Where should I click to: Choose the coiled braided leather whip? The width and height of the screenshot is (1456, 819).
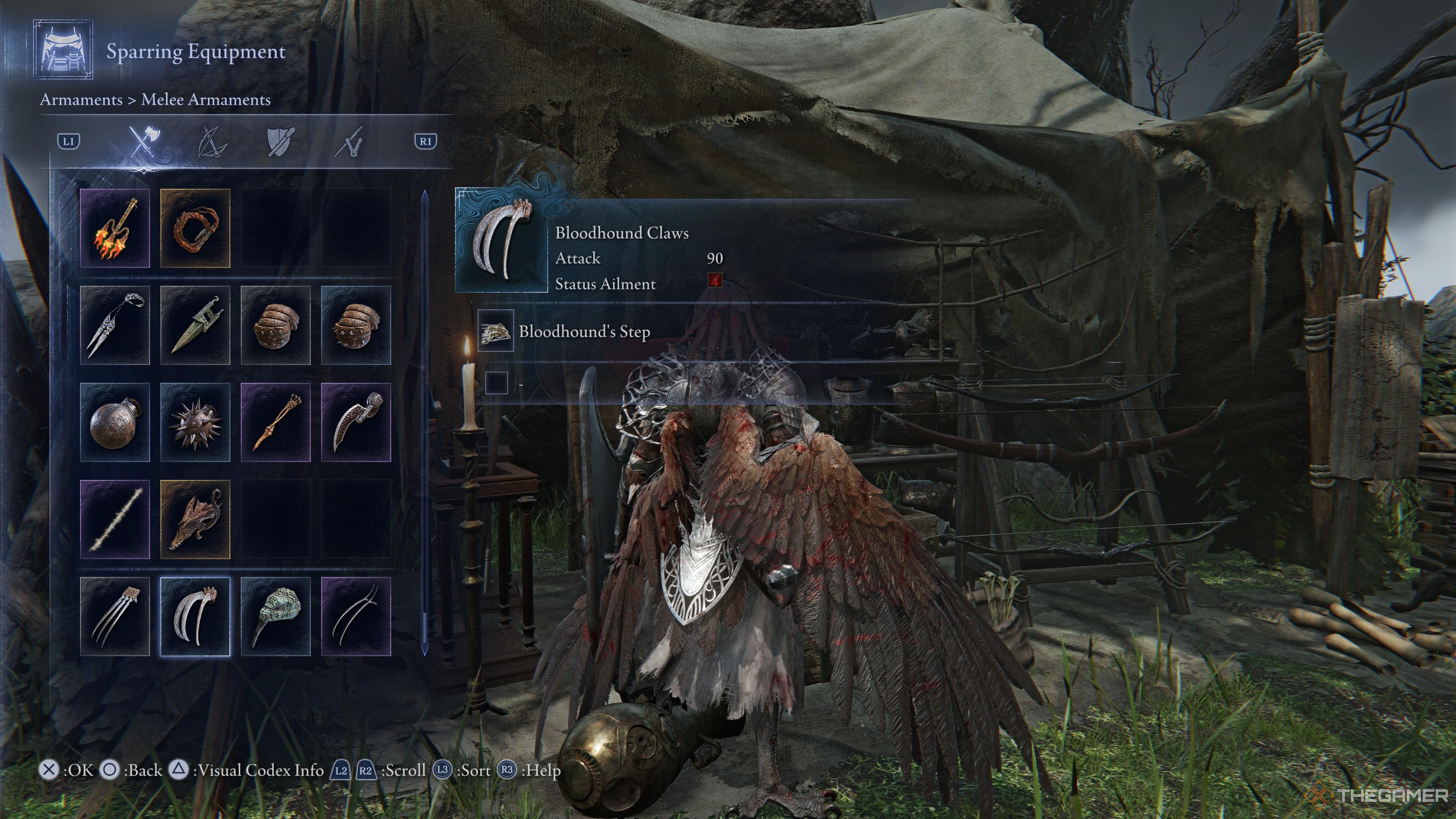(x=195, y=228)
